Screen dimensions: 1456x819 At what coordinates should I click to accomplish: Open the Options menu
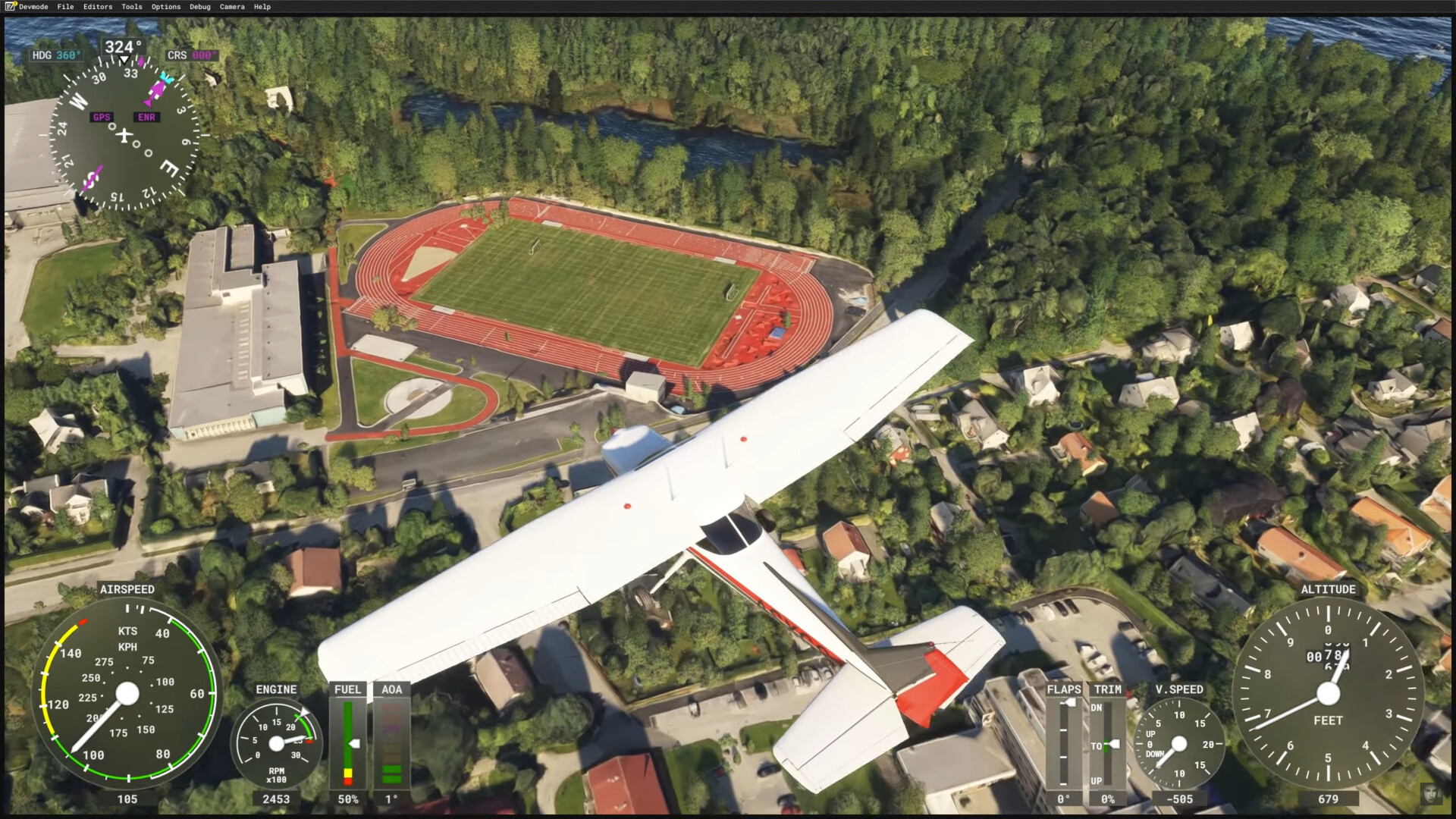(166, 7)
